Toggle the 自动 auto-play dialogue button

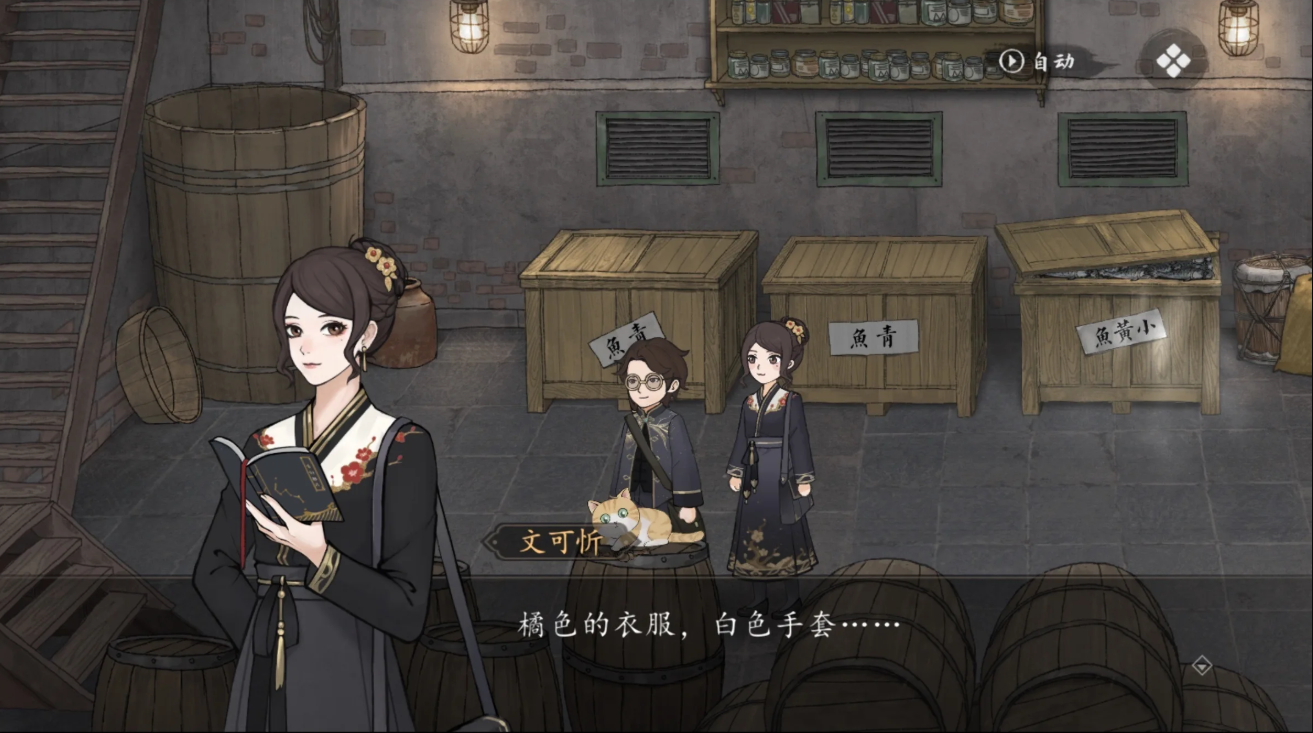tap(1040, 62)
